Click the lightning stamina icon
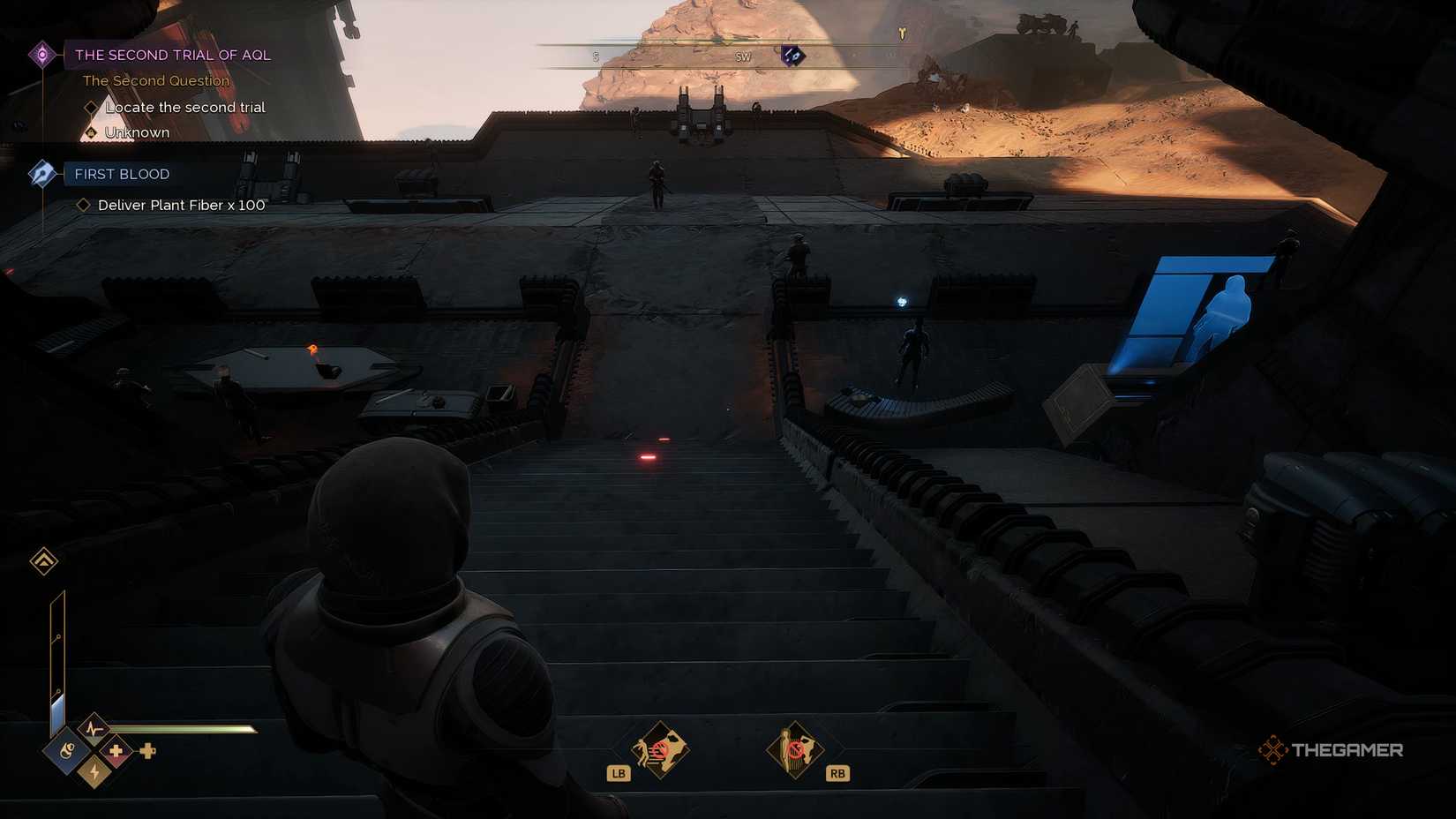The width and height of the screenshot is (1456, 819). click(93, 772)
